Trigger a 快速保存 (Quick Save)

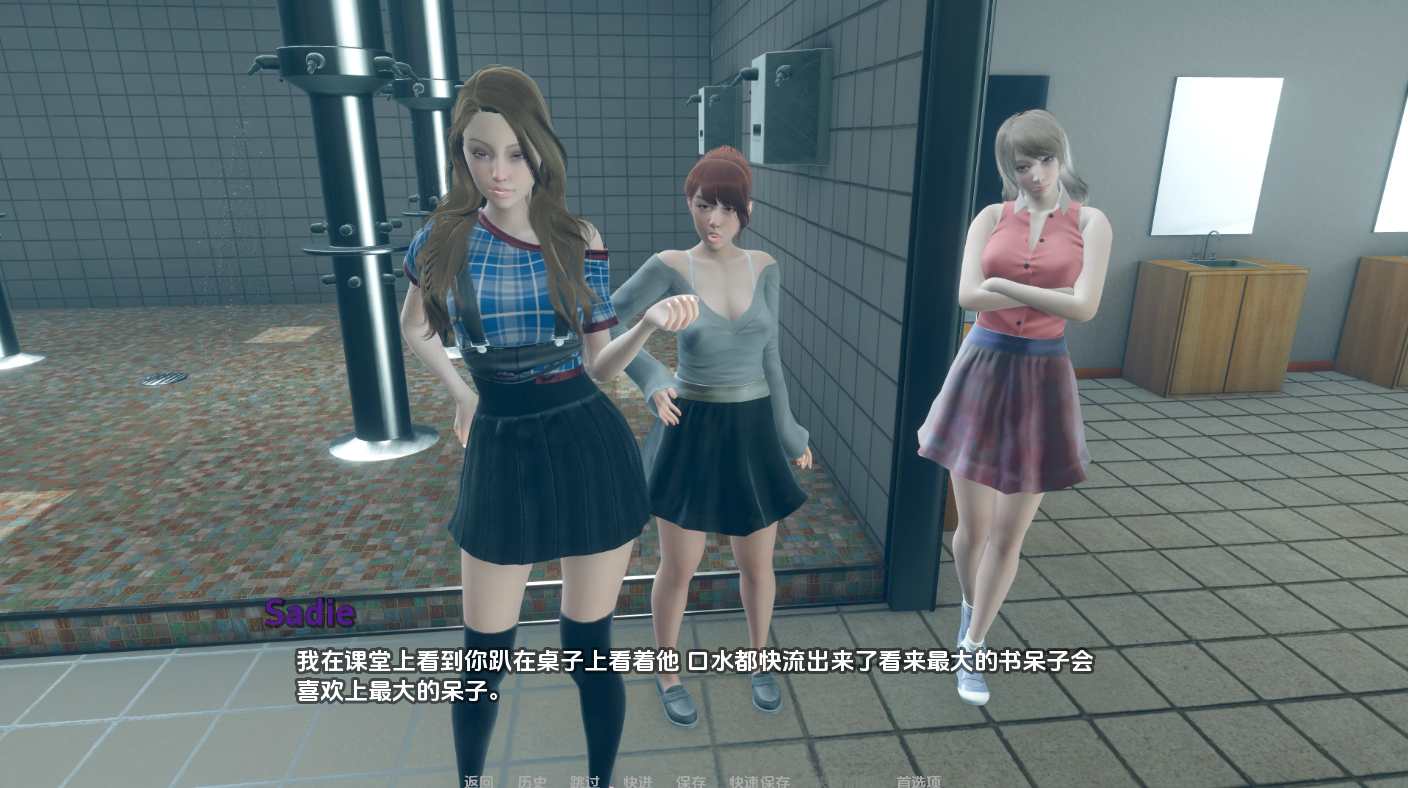(759, 782)
